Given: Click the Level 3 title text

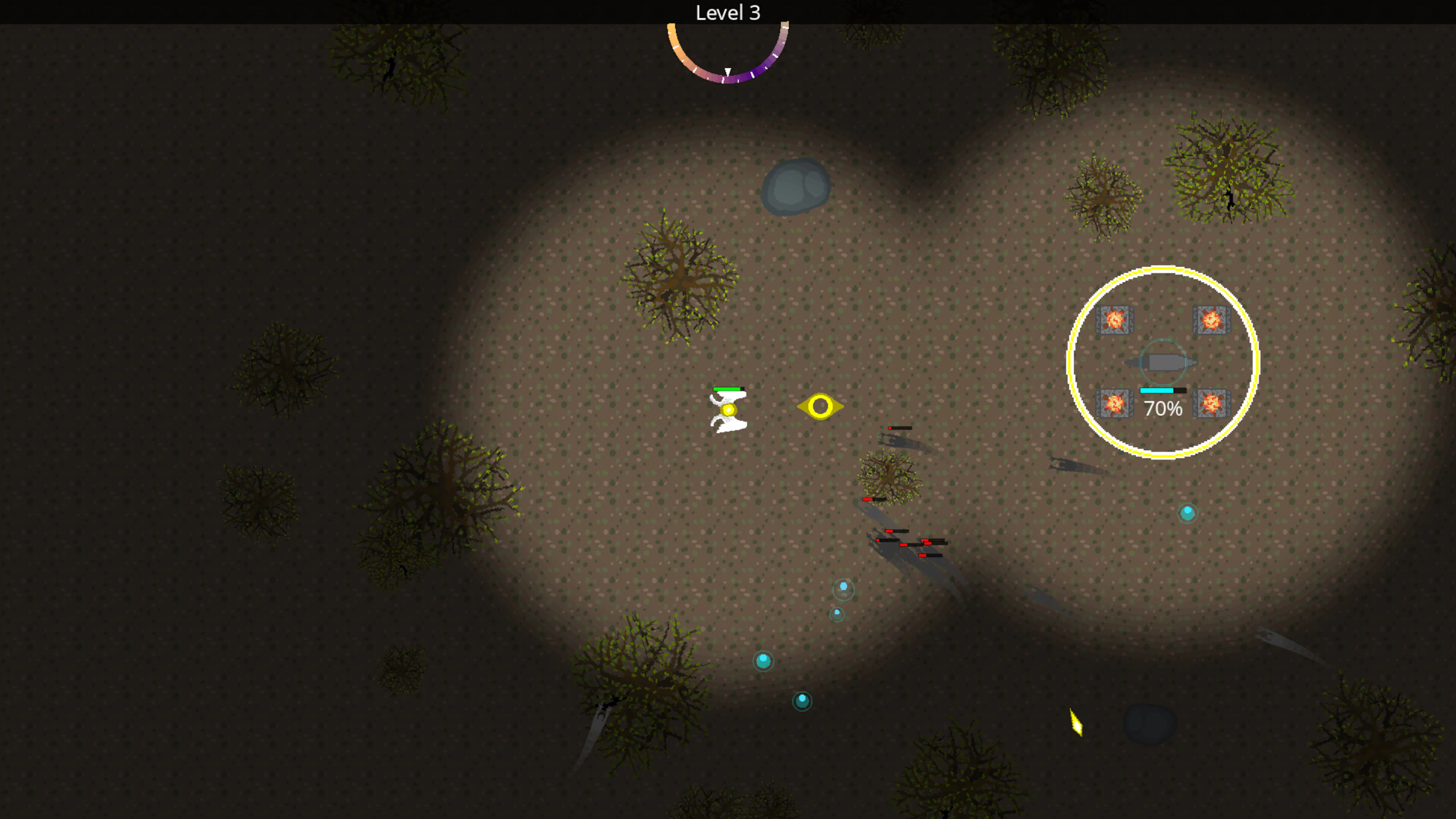Looking at the screenshot, I should click(728, 13).
